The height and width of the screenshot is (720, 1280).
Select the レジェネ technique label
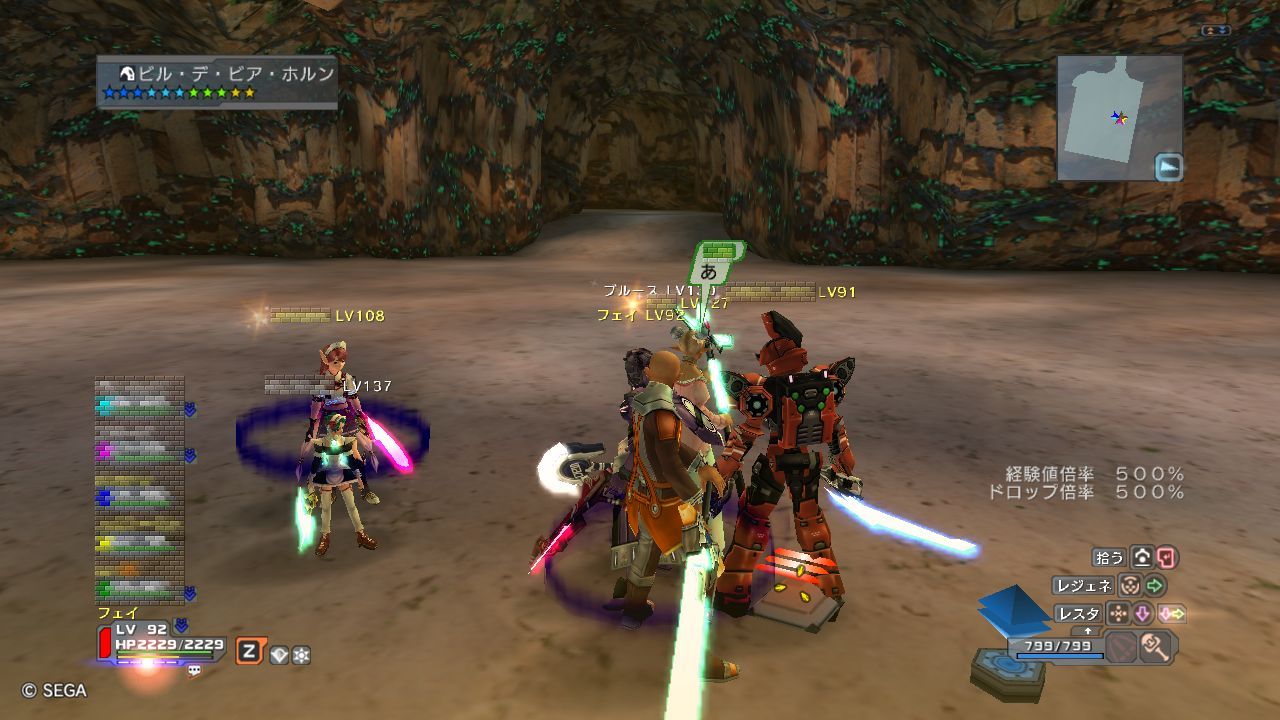tap(1083, 585)
